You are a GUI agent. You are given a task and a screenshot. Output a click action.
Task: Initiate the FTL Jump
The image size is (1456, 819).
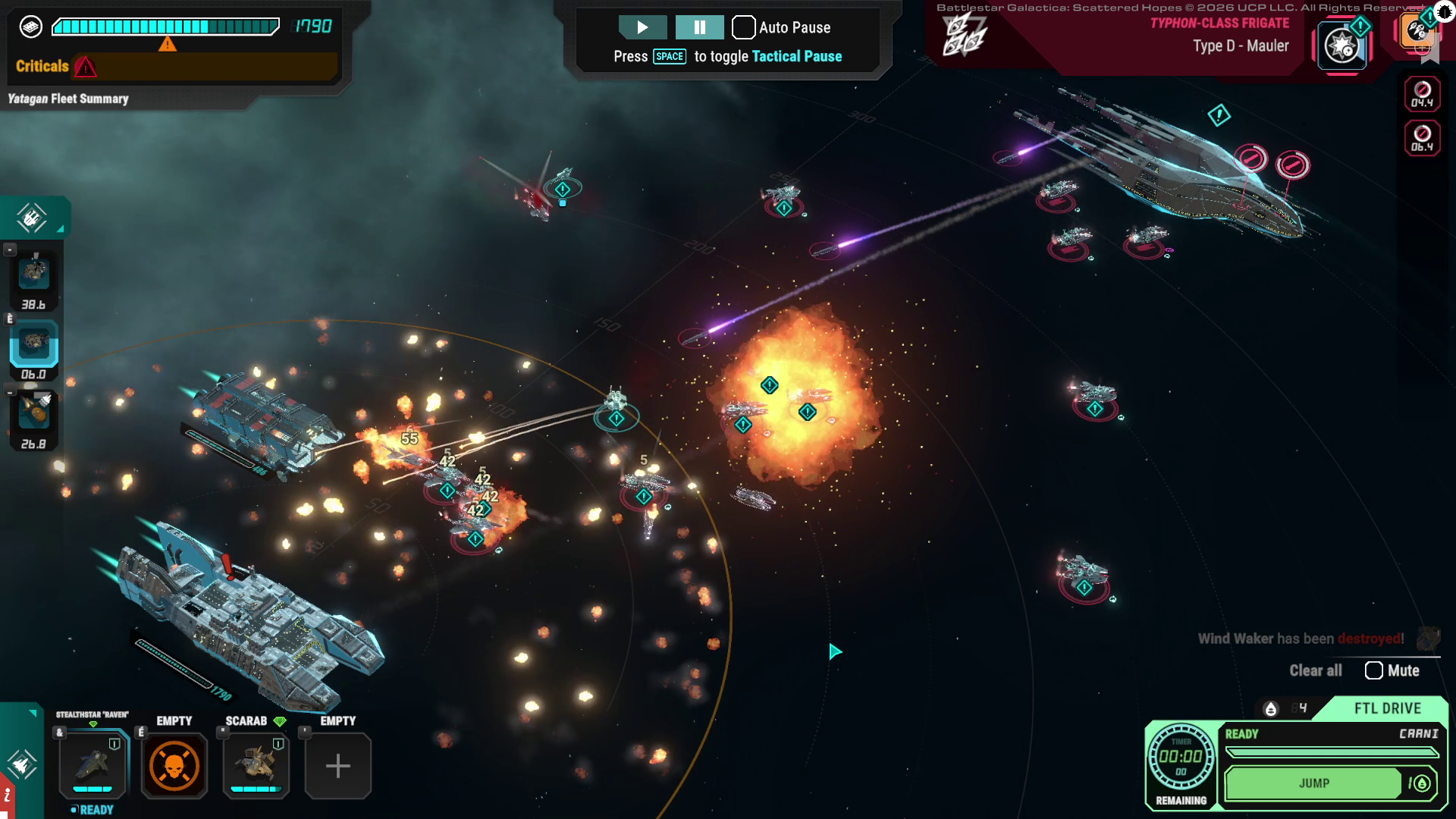1313,783
